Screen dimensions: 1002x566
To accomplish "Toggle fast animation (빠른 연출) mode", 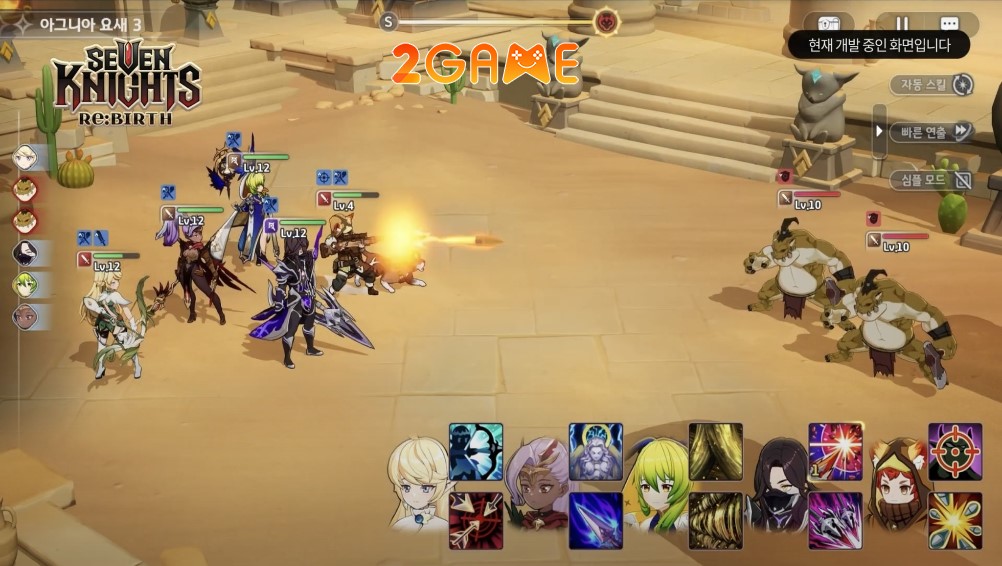I will point(931,132).
